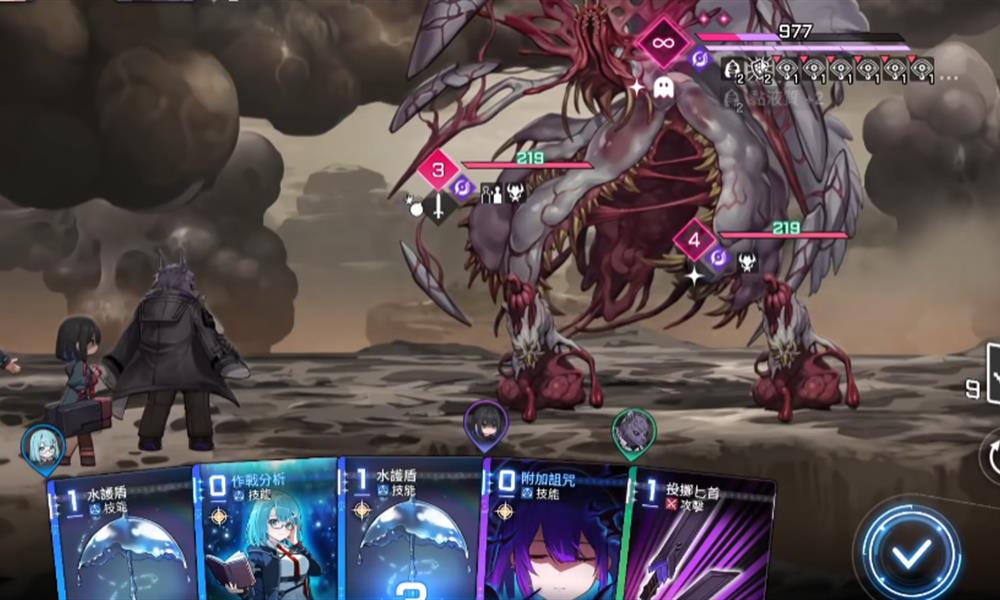Inspect the enemy diamond counter showing 3

point(438,169)
